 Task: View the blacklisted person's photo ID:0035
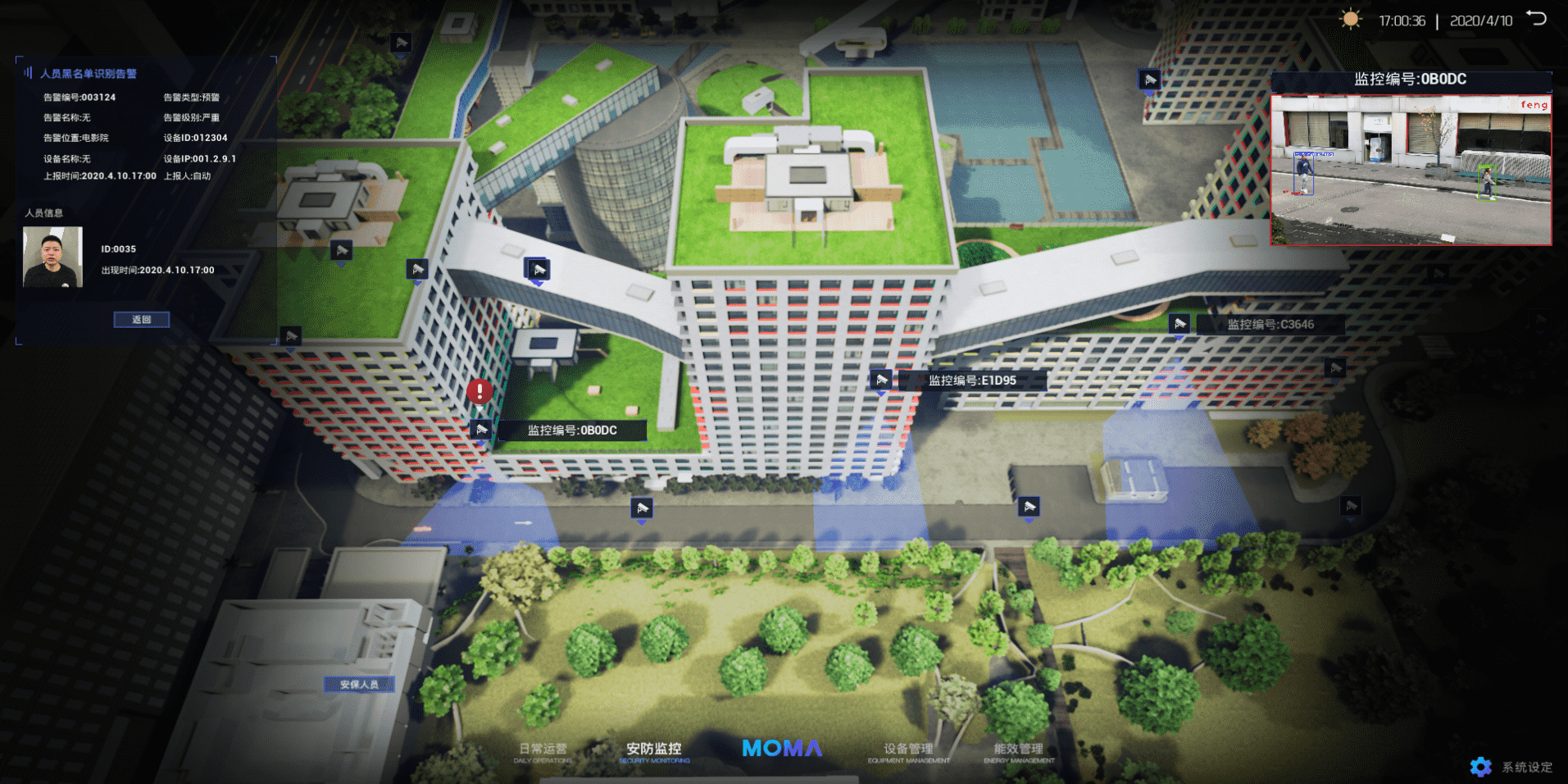(x=53, y=258)
